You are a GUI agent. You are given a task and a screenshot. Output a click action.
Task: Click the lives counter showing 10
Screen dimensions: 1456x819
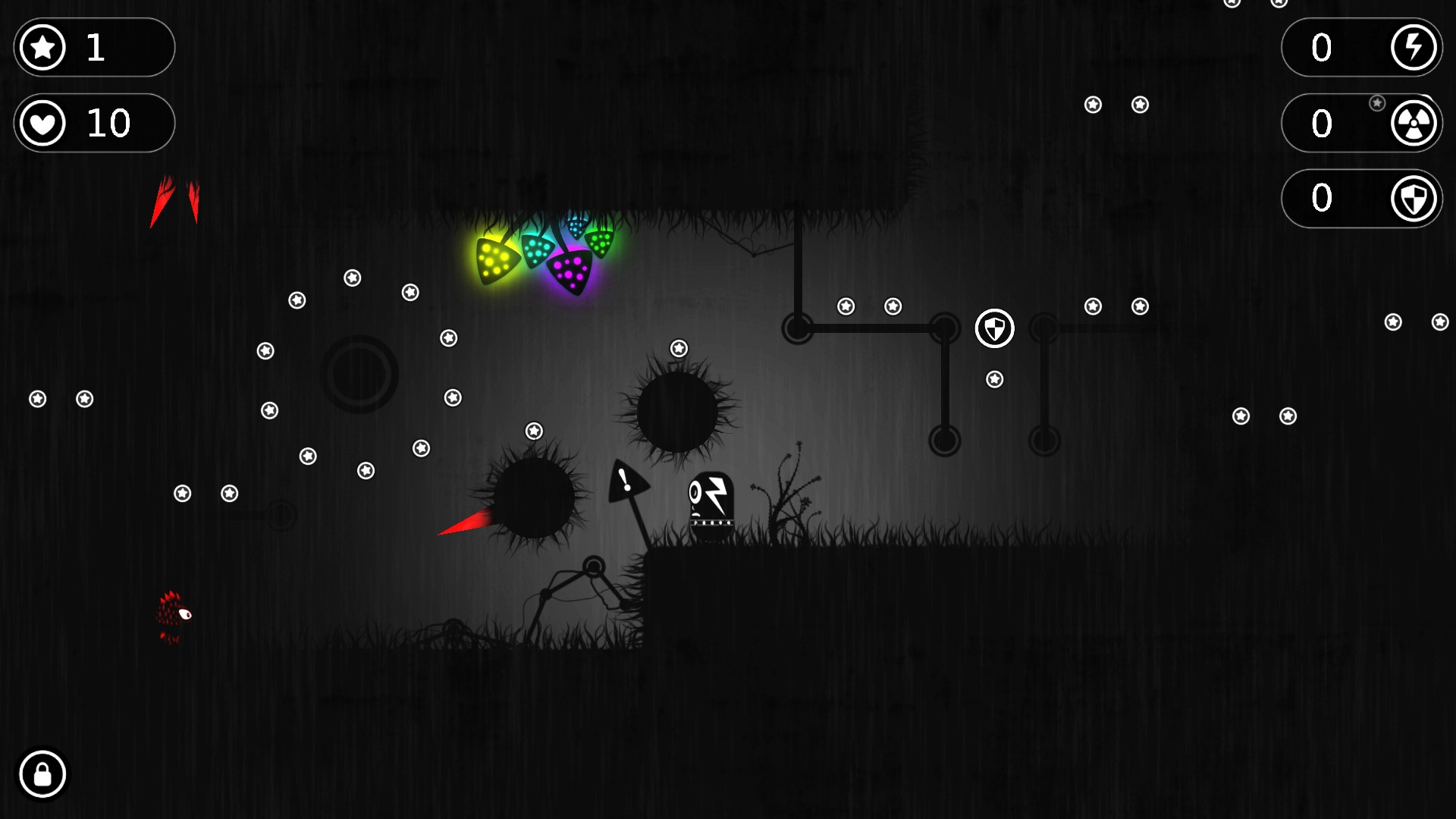coord(110,123)
